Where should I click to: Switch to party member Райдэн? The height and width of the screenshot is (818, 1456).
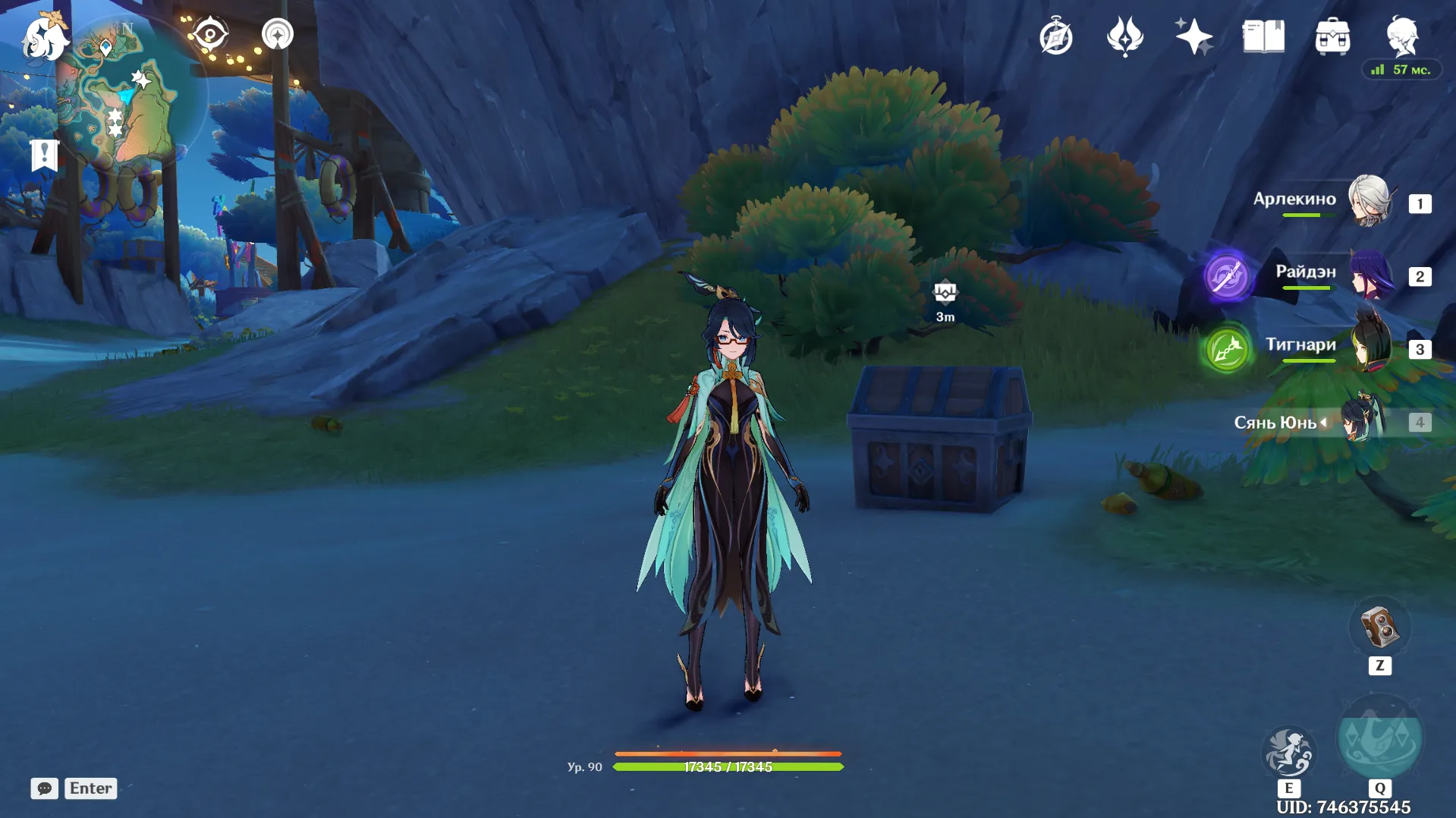tap(1370, 275)
